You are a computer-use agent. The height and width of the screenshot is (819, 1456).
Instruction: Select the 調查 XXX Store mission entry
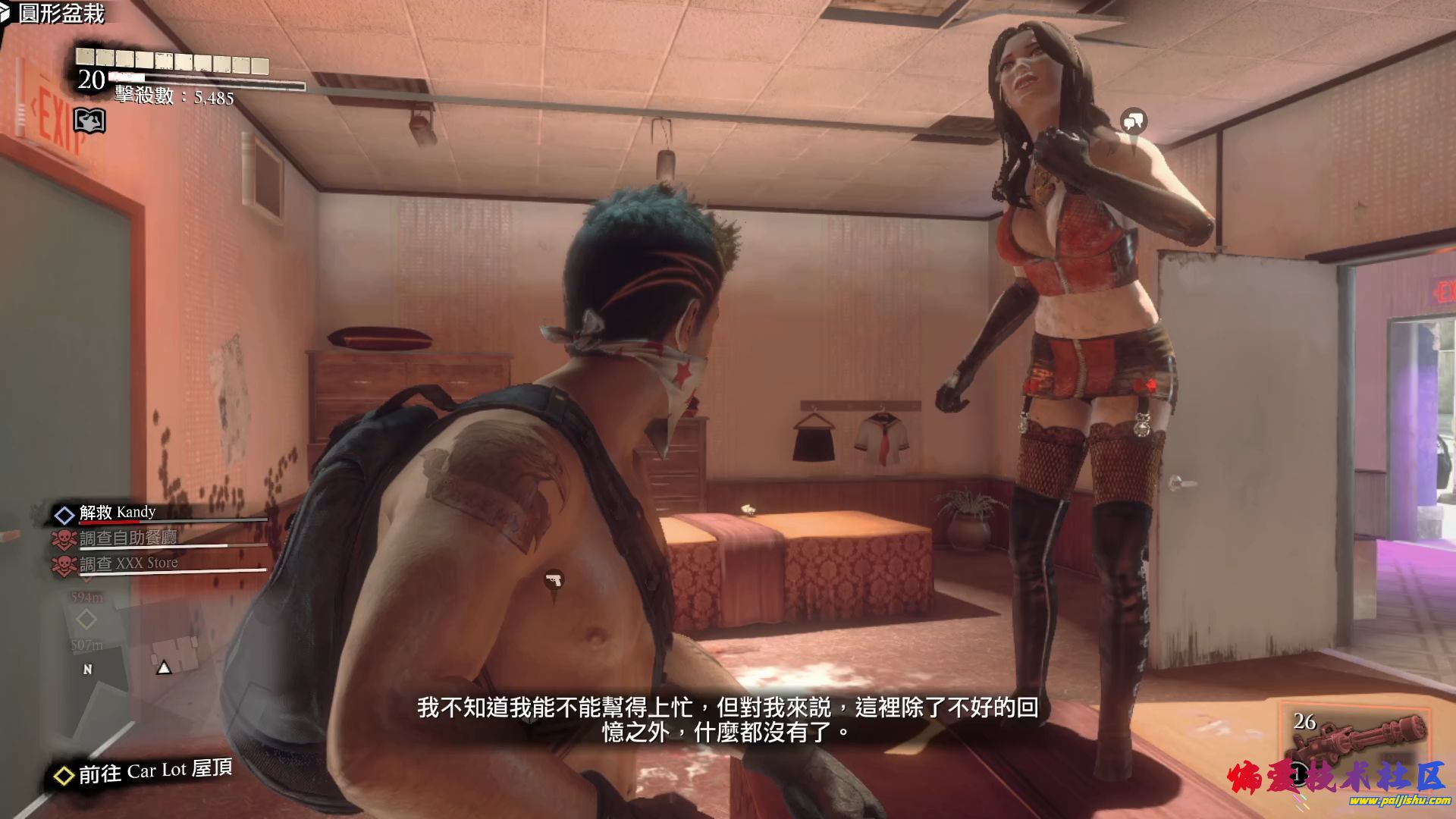click(128, 563)
